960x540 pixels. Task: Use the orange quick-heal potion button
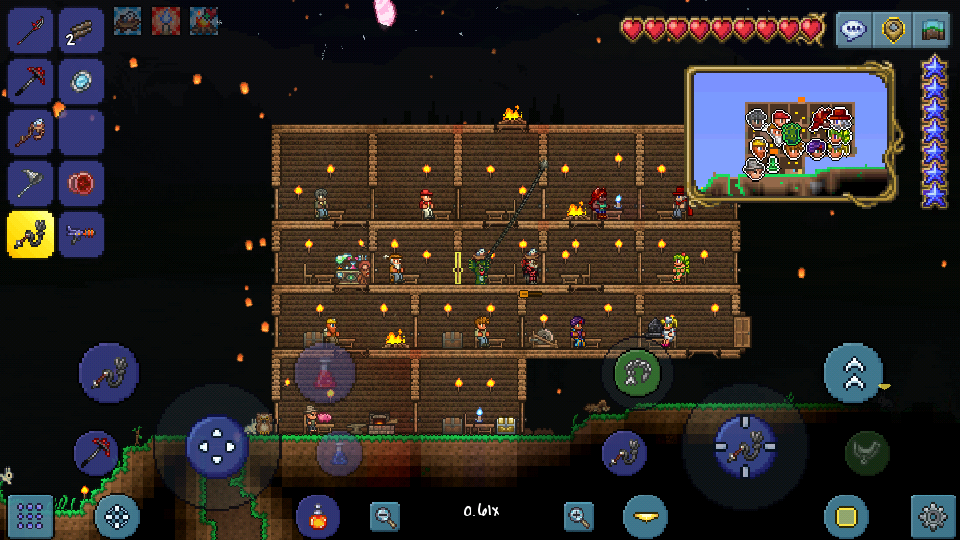[317, 516]
